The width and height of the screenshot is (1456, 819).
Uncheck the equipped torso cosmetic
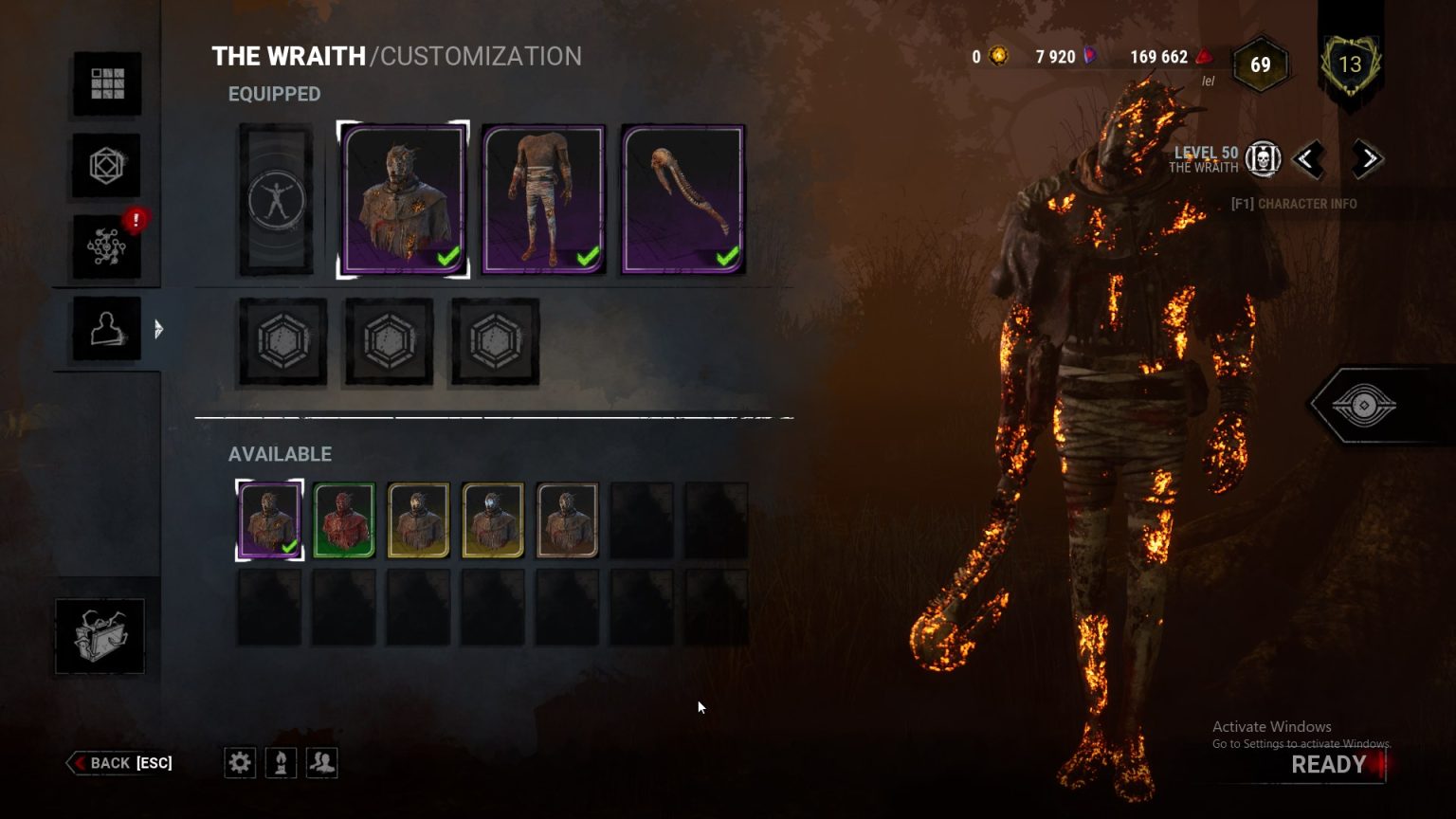click(542, 198)
